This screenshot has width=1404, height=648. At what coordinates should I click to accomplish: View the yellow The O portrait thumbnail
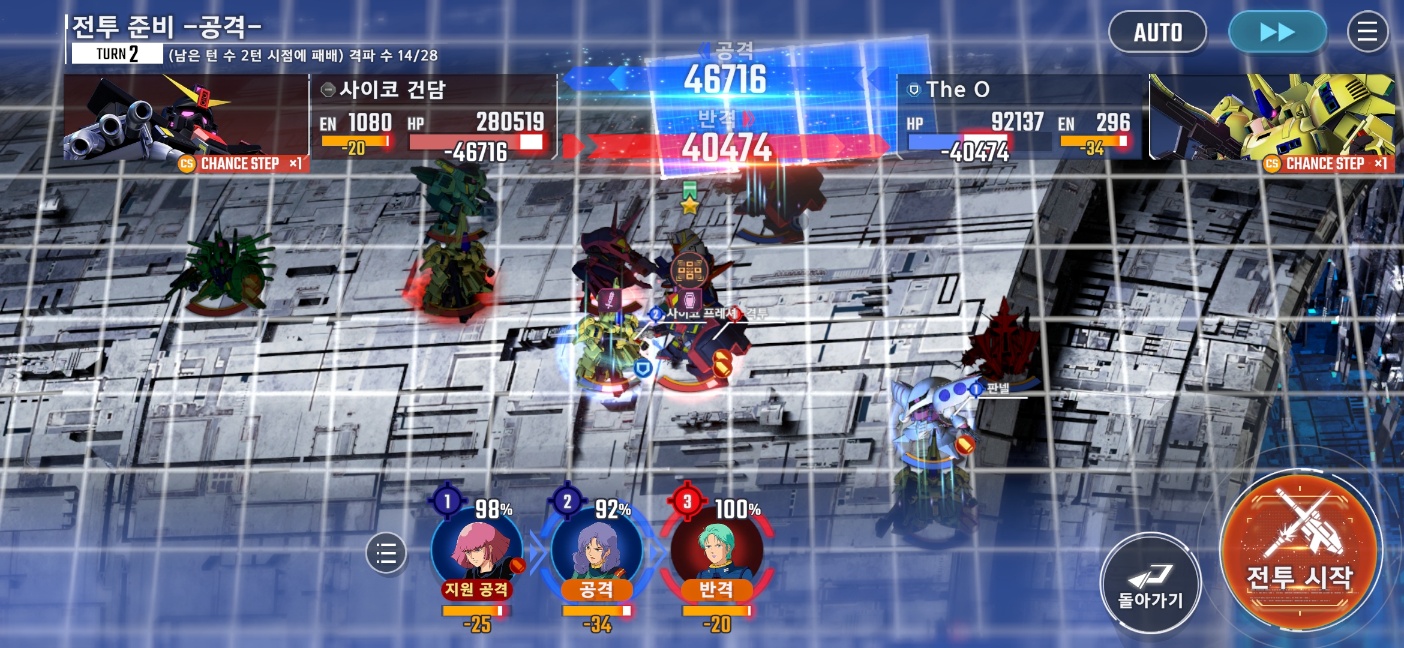click(1270, 118)
